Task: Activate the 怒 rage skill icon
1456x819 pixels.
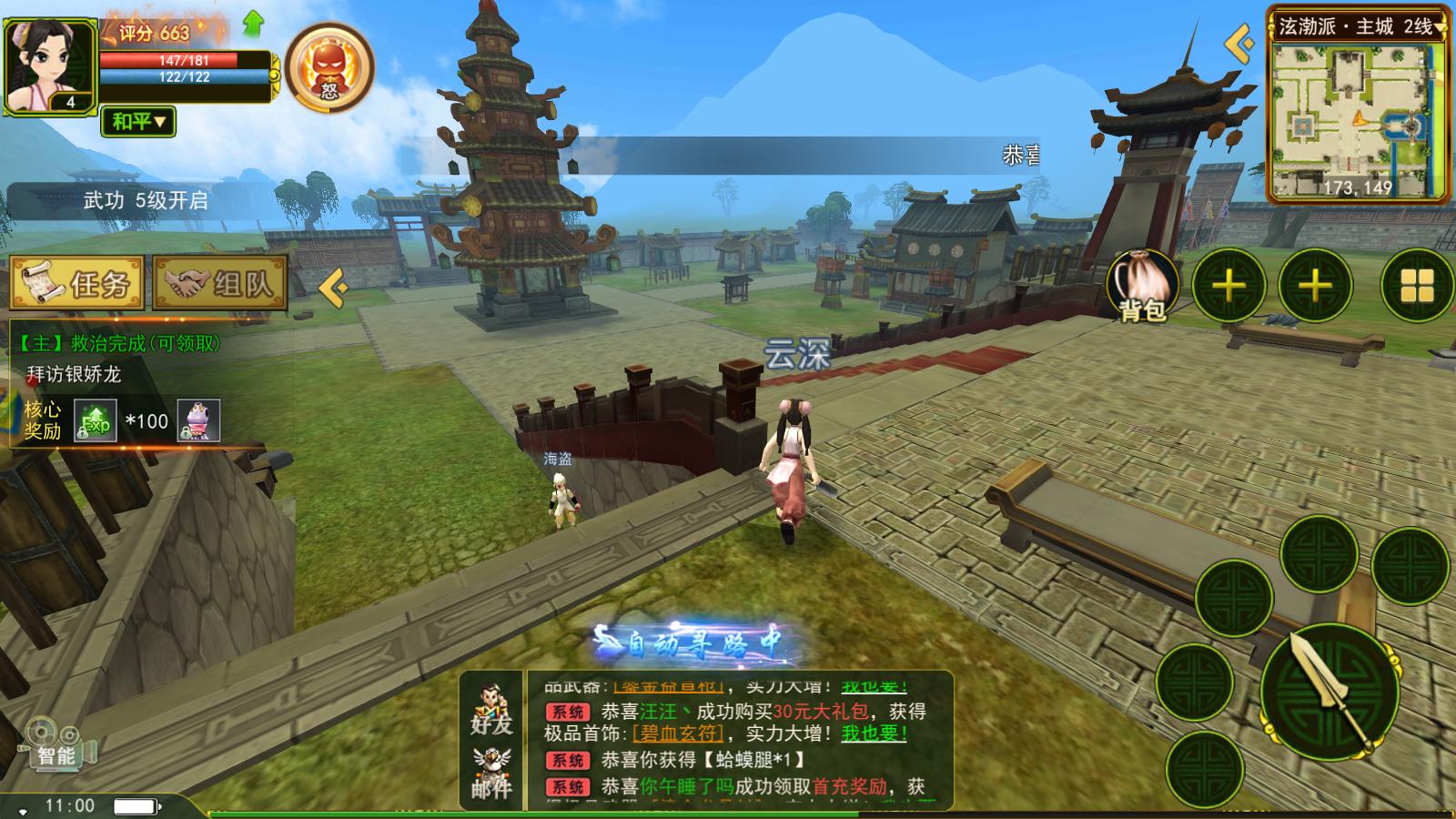Action: tap(329, 69)
